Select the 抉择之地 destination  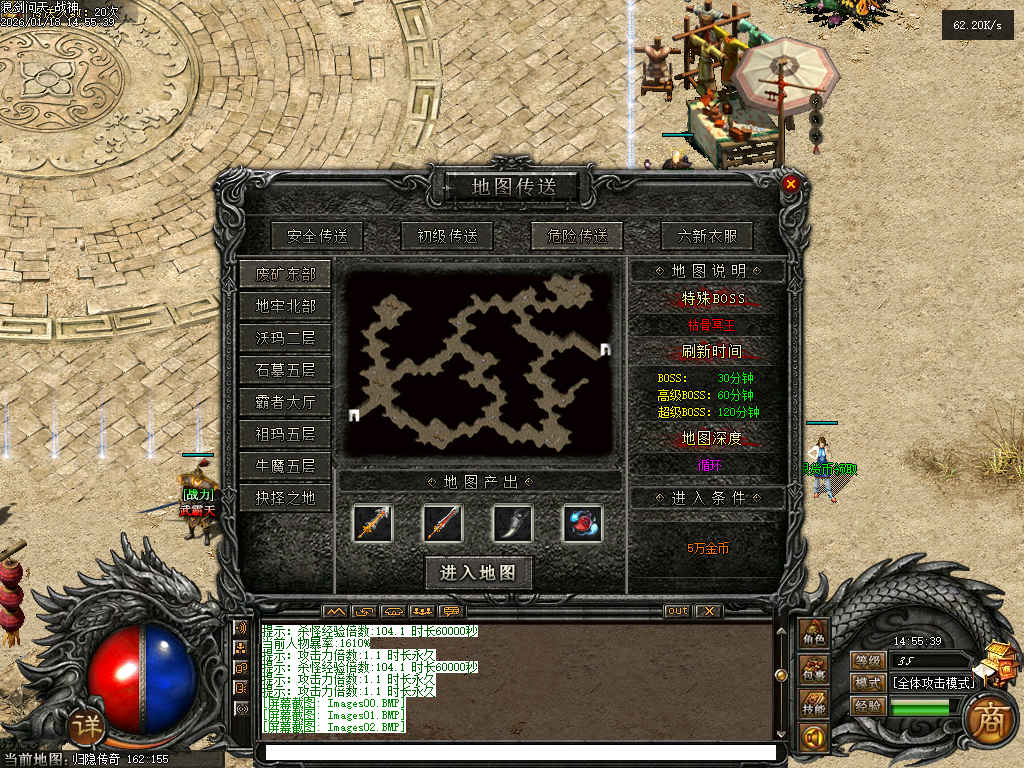[x=285, y=498]
